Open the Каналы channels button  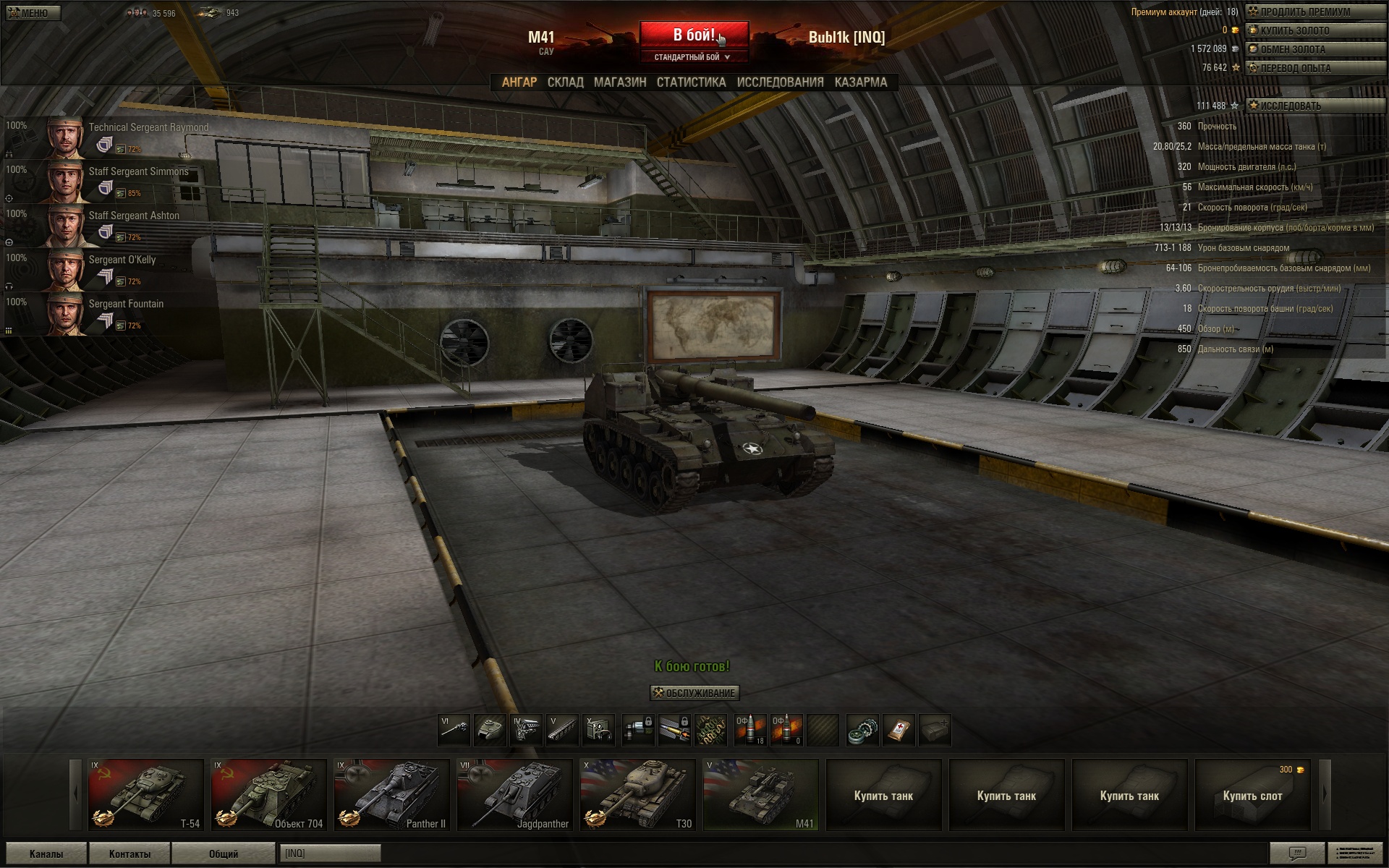pos(46,854)
